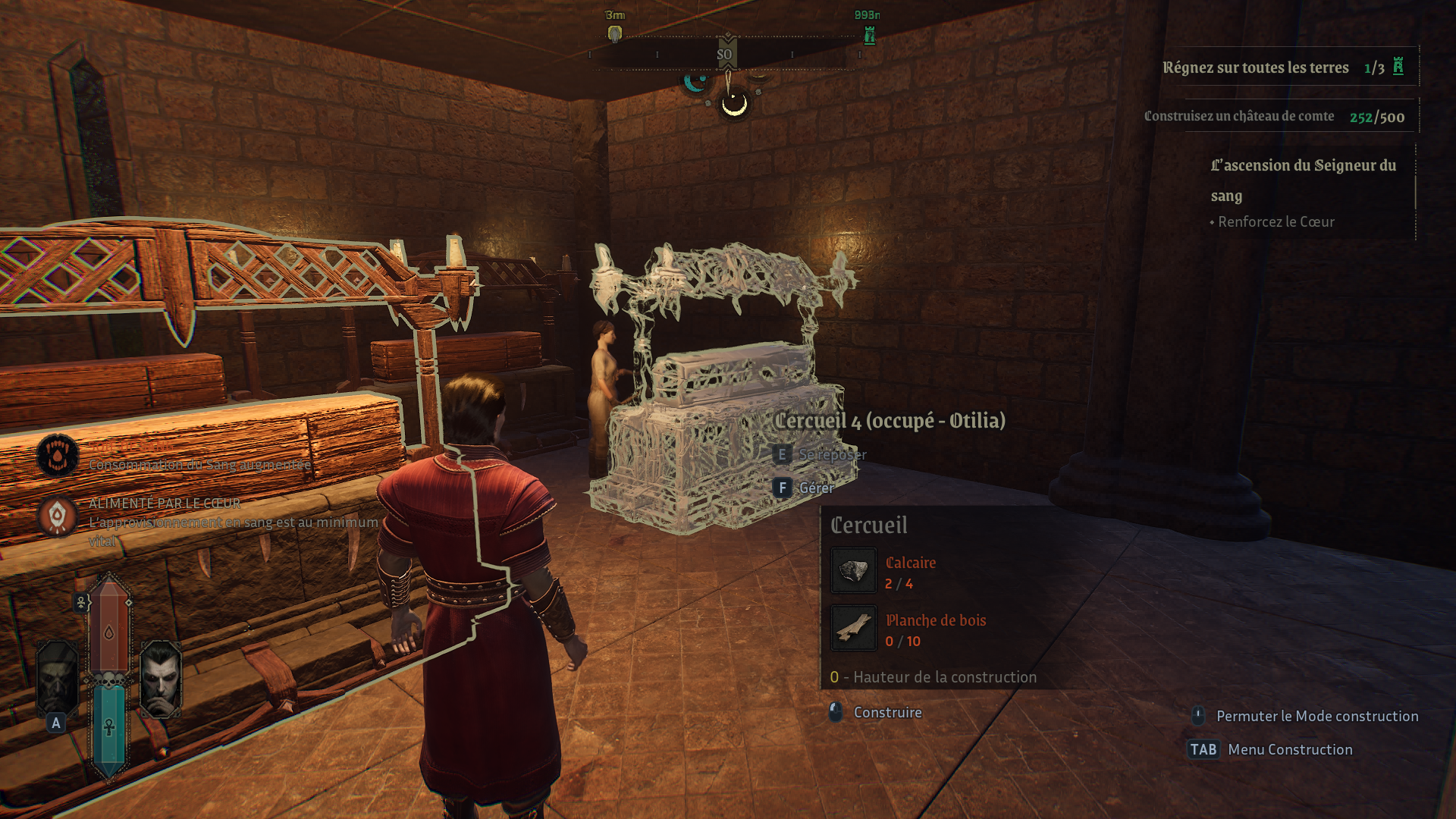
Task: Open the "L'ascension du Seigneur du sang" quest
Action: coord(1303,180)
